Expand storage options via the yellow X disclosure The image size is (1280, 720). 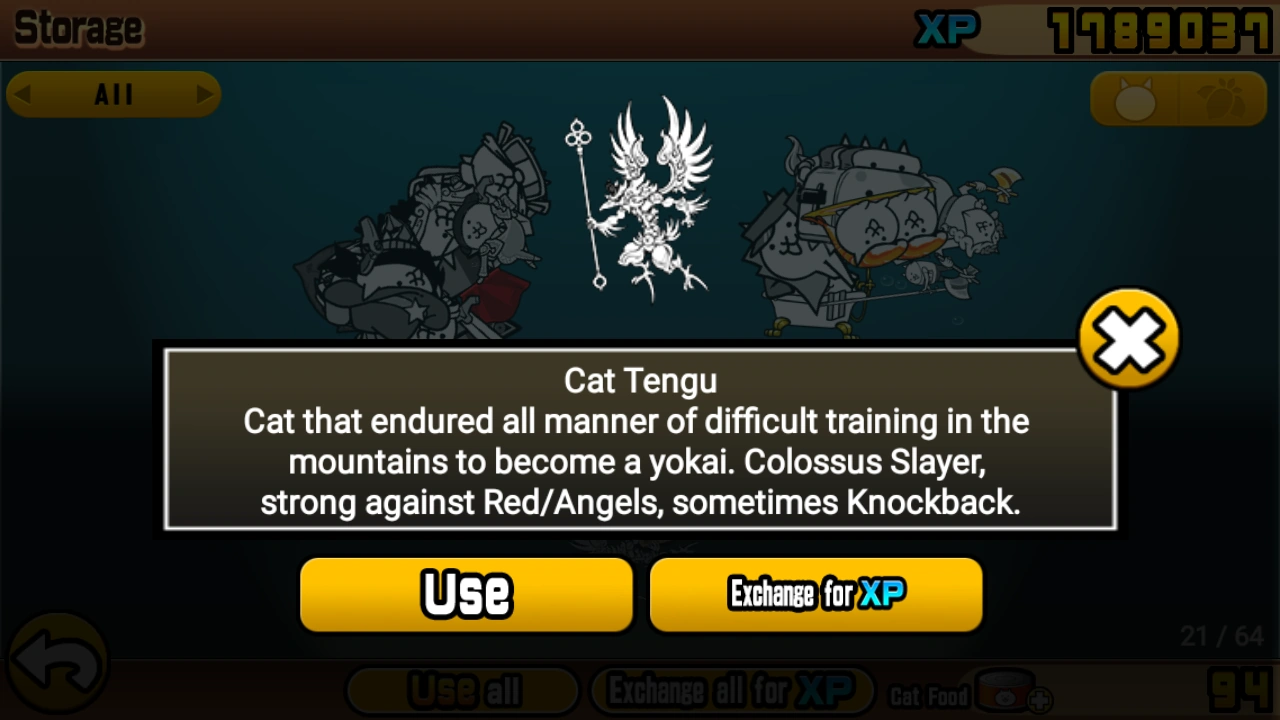(1128, 337)
